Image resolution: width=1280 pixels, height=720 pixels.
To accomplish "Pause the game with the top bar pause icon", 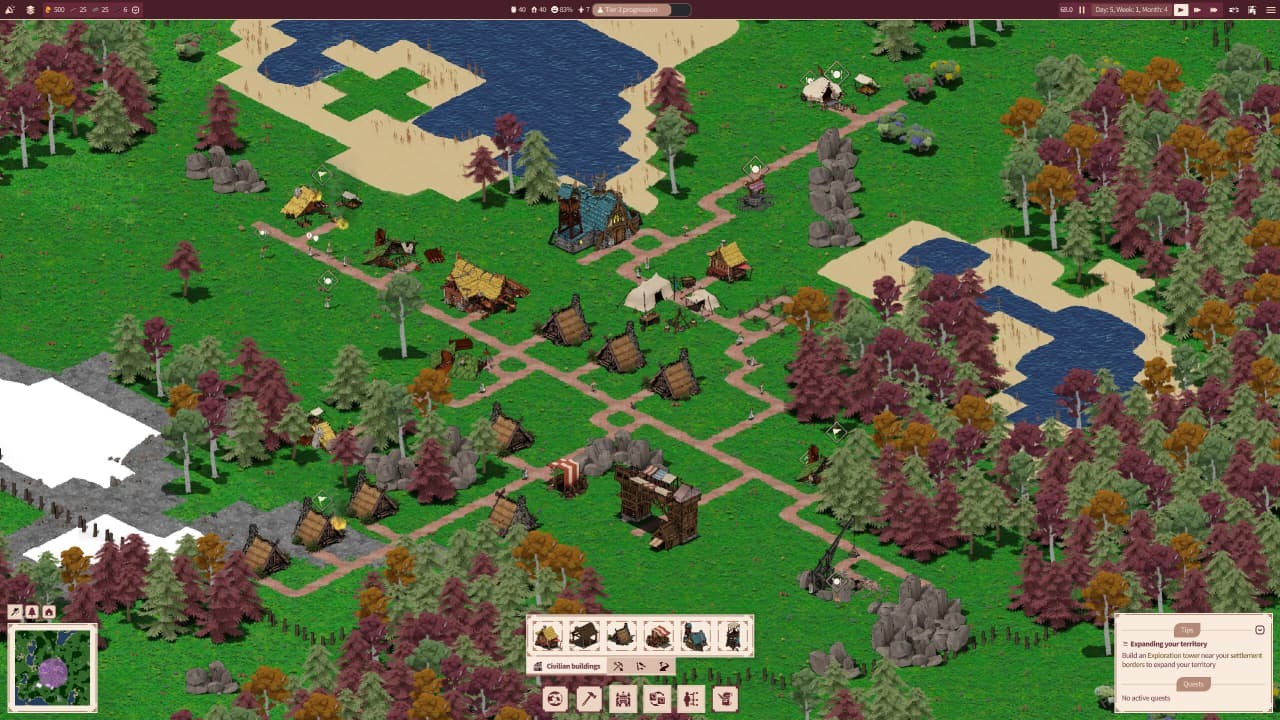I will [1082, 9].
